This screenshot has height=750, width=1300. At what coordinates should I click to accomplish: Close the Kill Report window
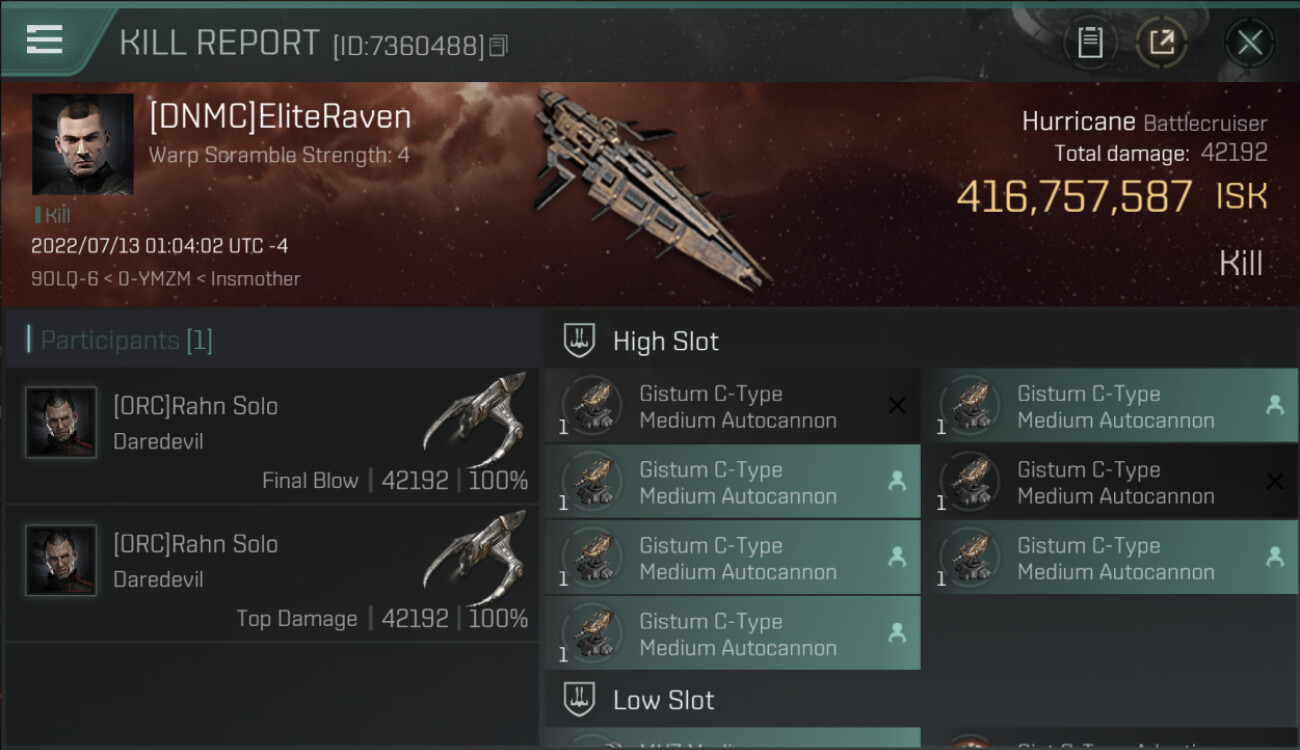tap(1249, 42)
